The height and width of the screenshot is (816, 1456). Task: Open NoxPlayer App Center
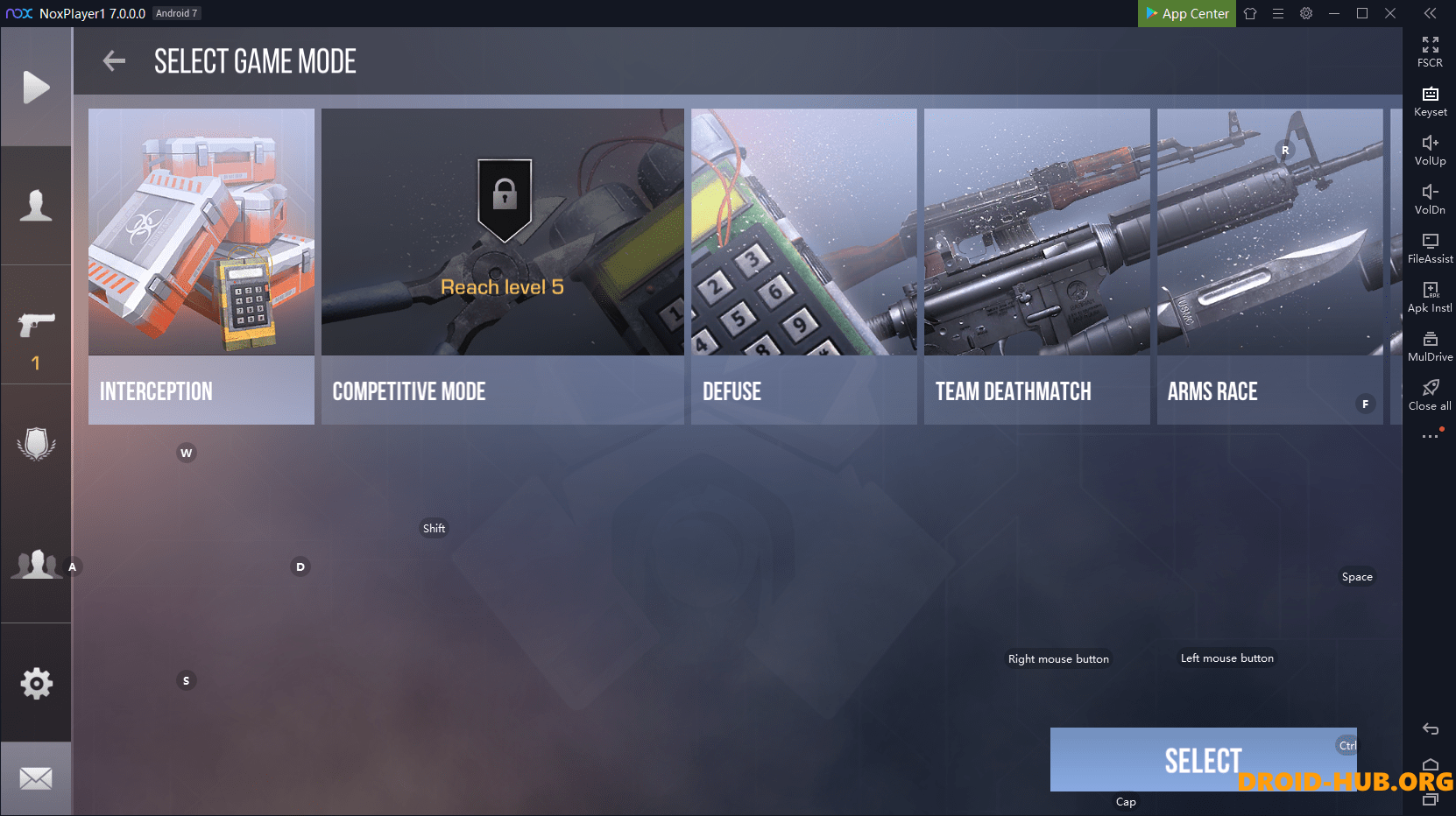[x=1187, y=13]
